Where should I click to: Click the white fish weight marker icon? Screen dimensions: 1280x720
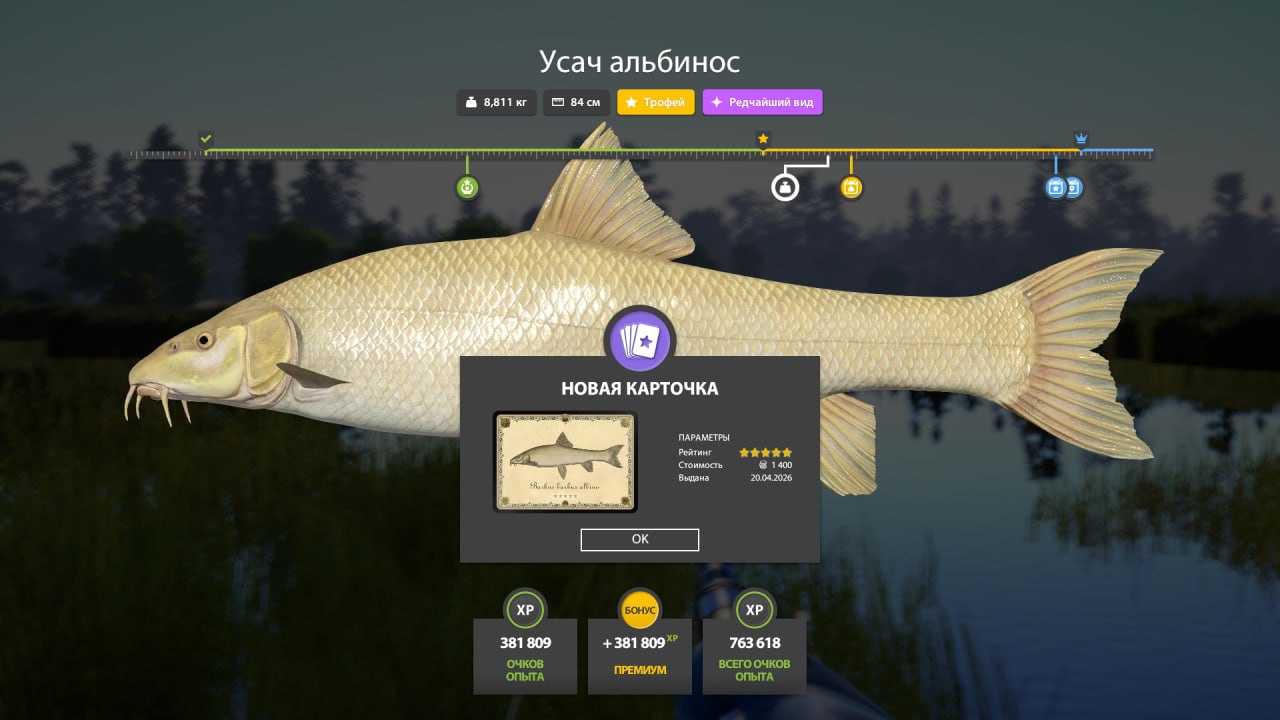click(x=786, y=187)
